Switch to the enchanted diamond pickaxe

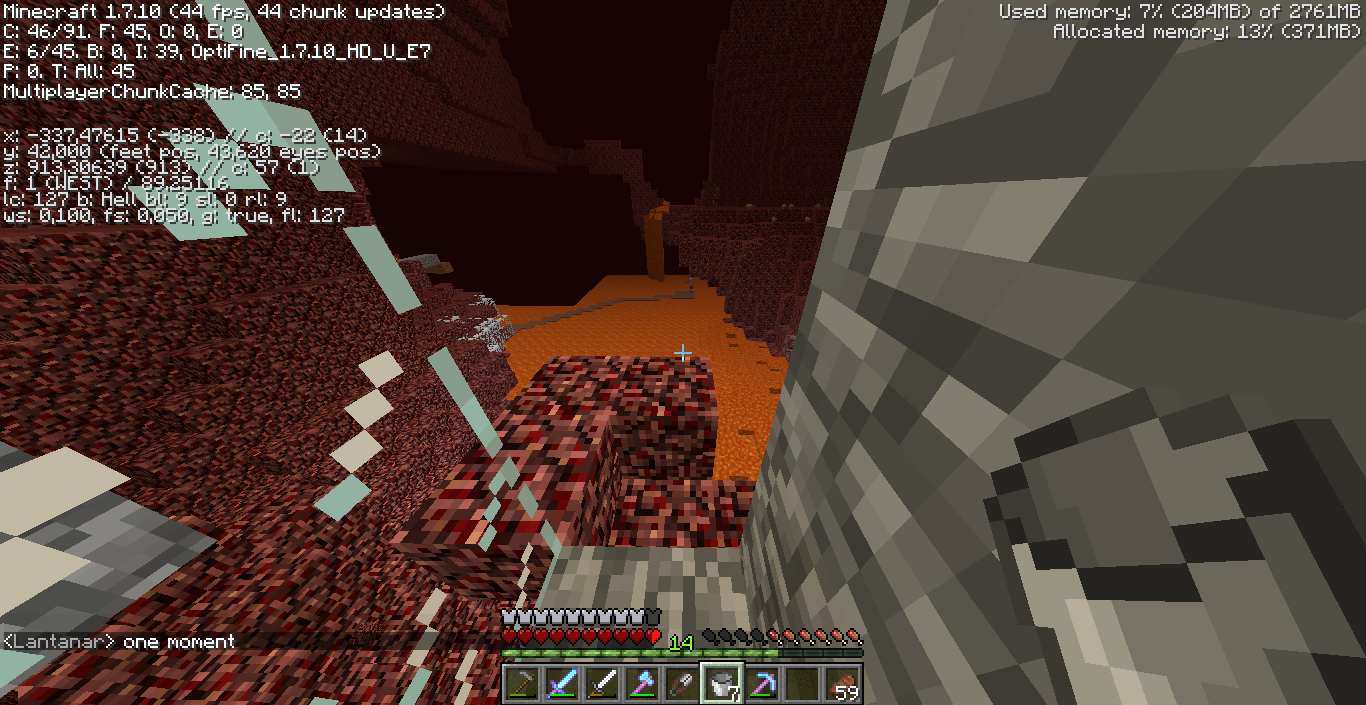coord(762,684)
